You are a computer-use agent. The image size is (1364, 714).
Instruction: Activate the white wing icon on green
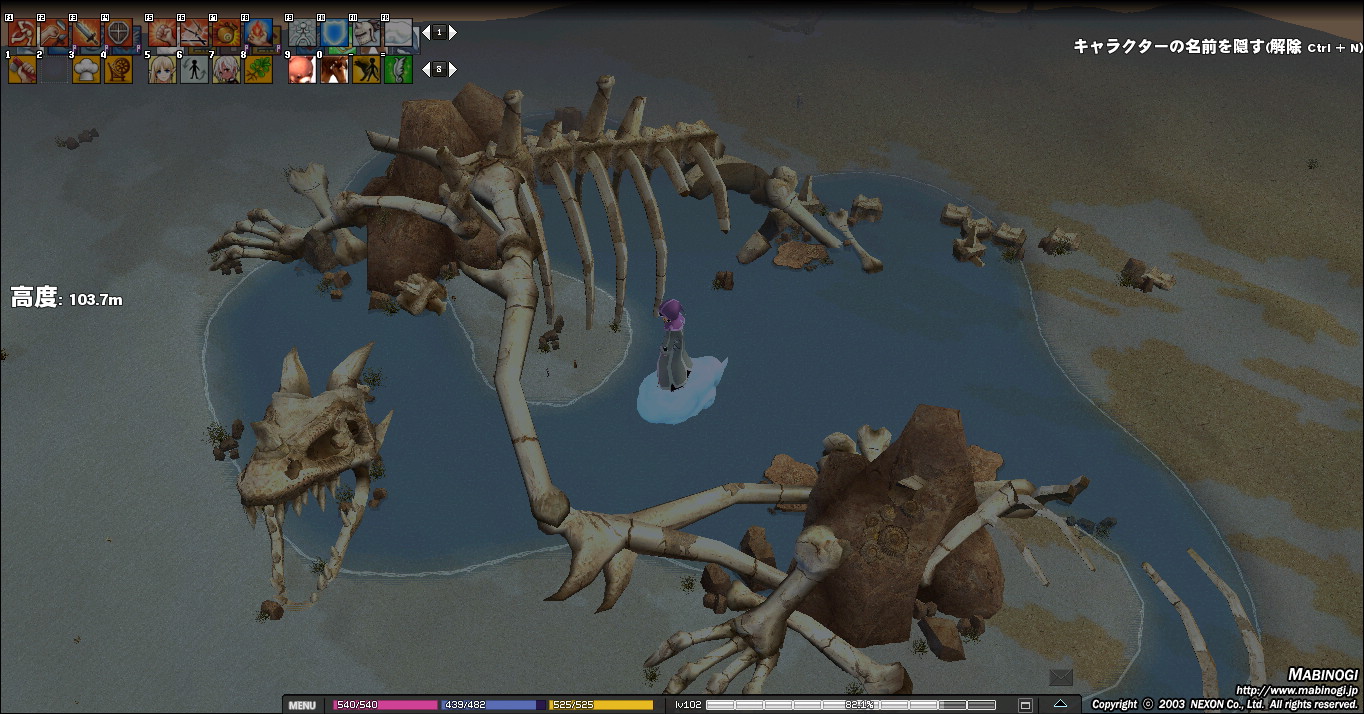[398, 69]
